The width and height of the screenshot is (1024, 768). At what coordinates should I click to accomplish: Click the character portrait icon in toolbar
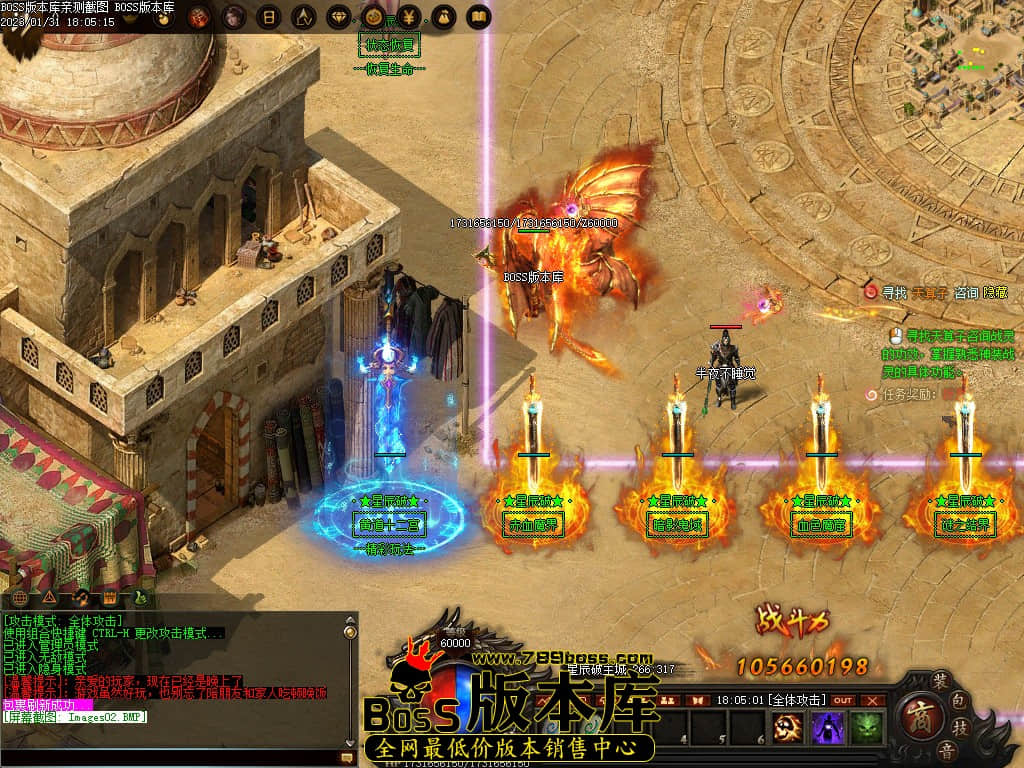pyautogui.click(x=233, y=17)
